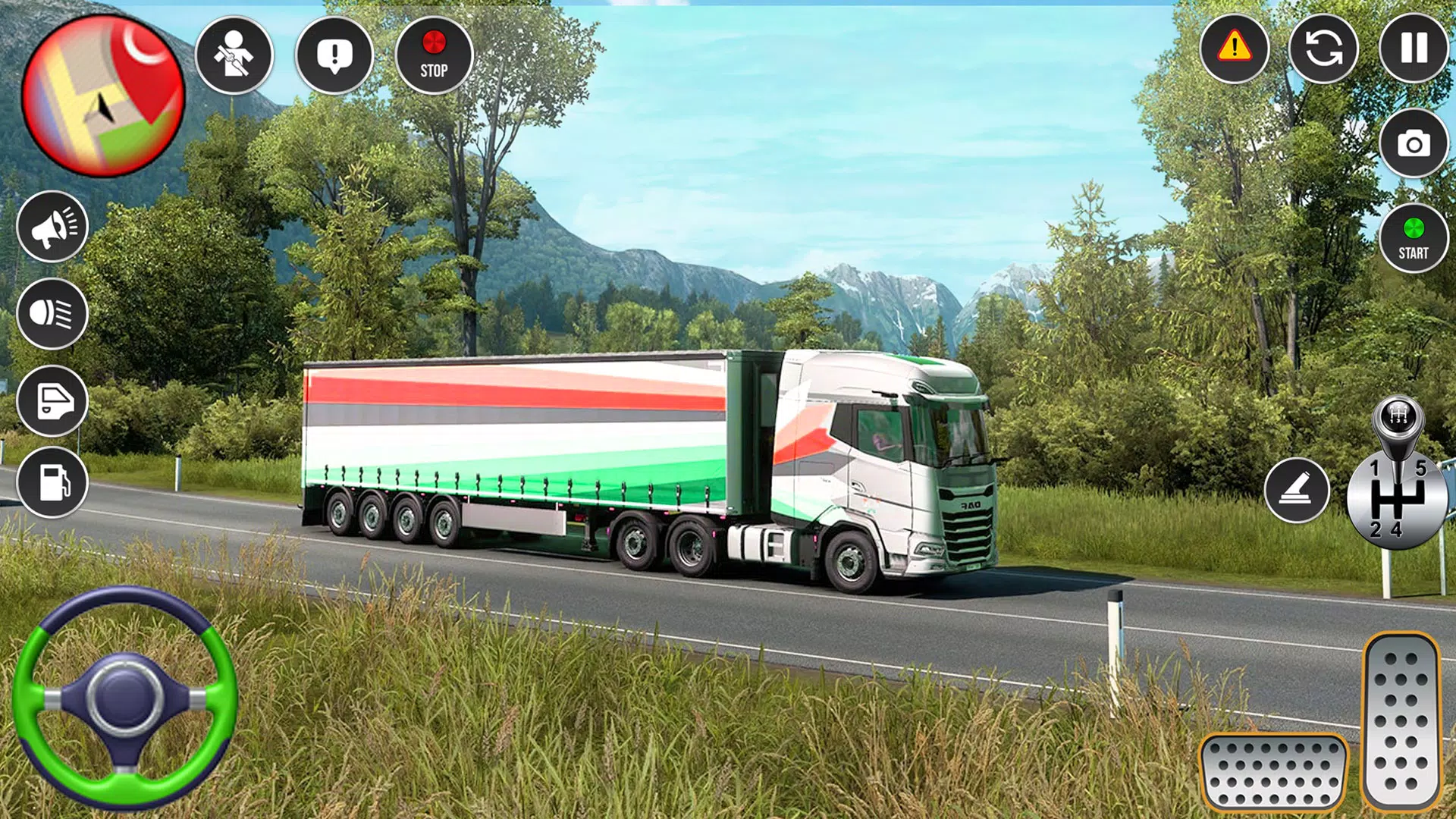
Task: Toggle the seatbelt button
Action: click(x=234, y=55)
